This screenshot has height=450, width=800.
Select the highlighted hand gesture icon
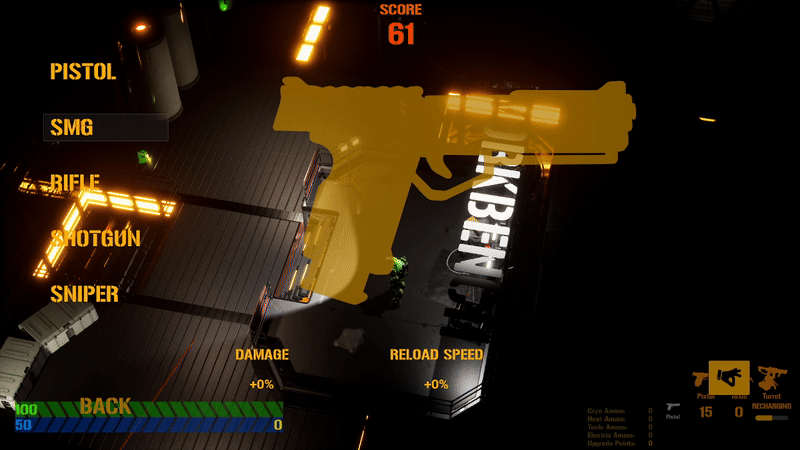pos(729,379)
